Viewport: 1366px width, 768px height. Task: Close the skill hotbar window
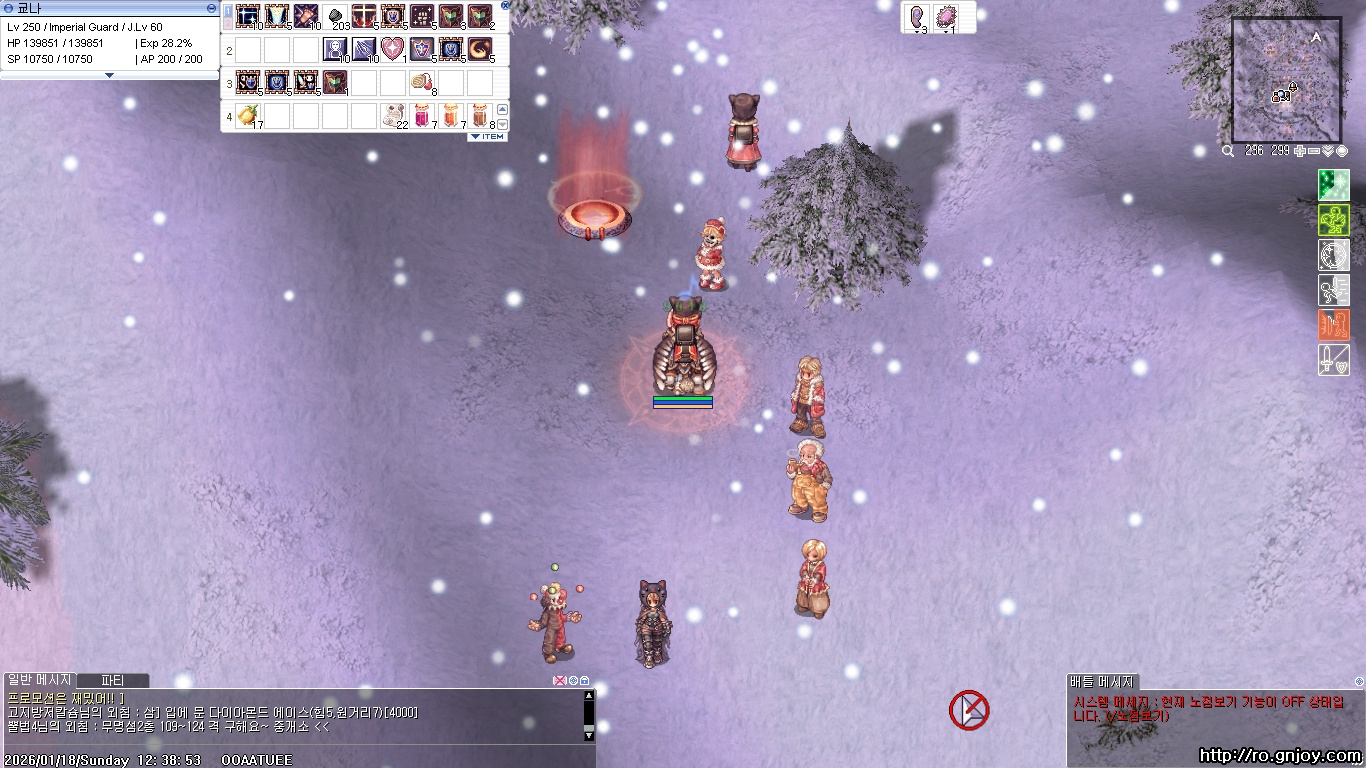[505, 5]
